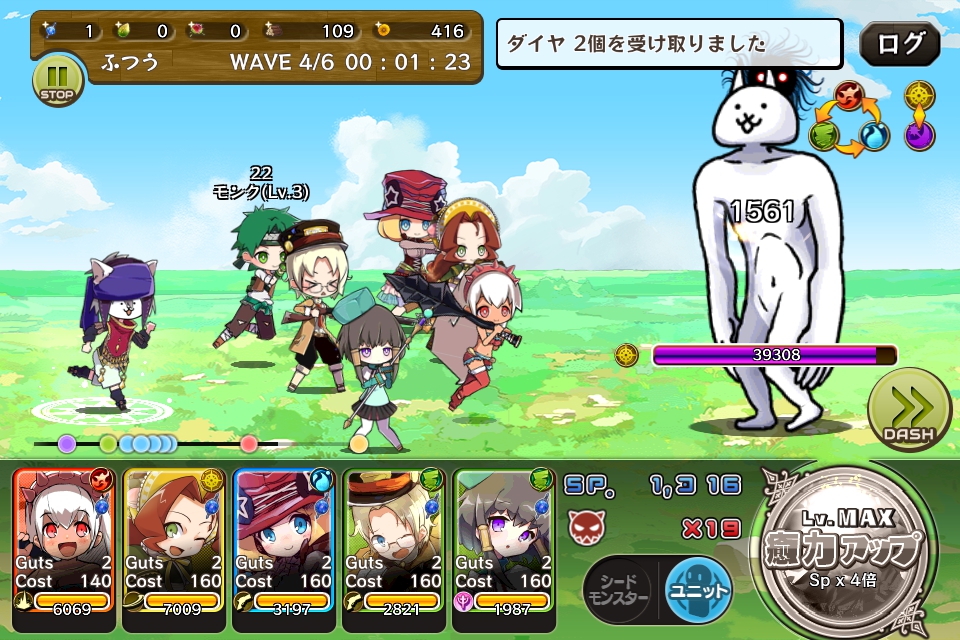Open the ログ battle log
Image resolution: width=960 pixels, height=640 pixels.
pos(899,44)
